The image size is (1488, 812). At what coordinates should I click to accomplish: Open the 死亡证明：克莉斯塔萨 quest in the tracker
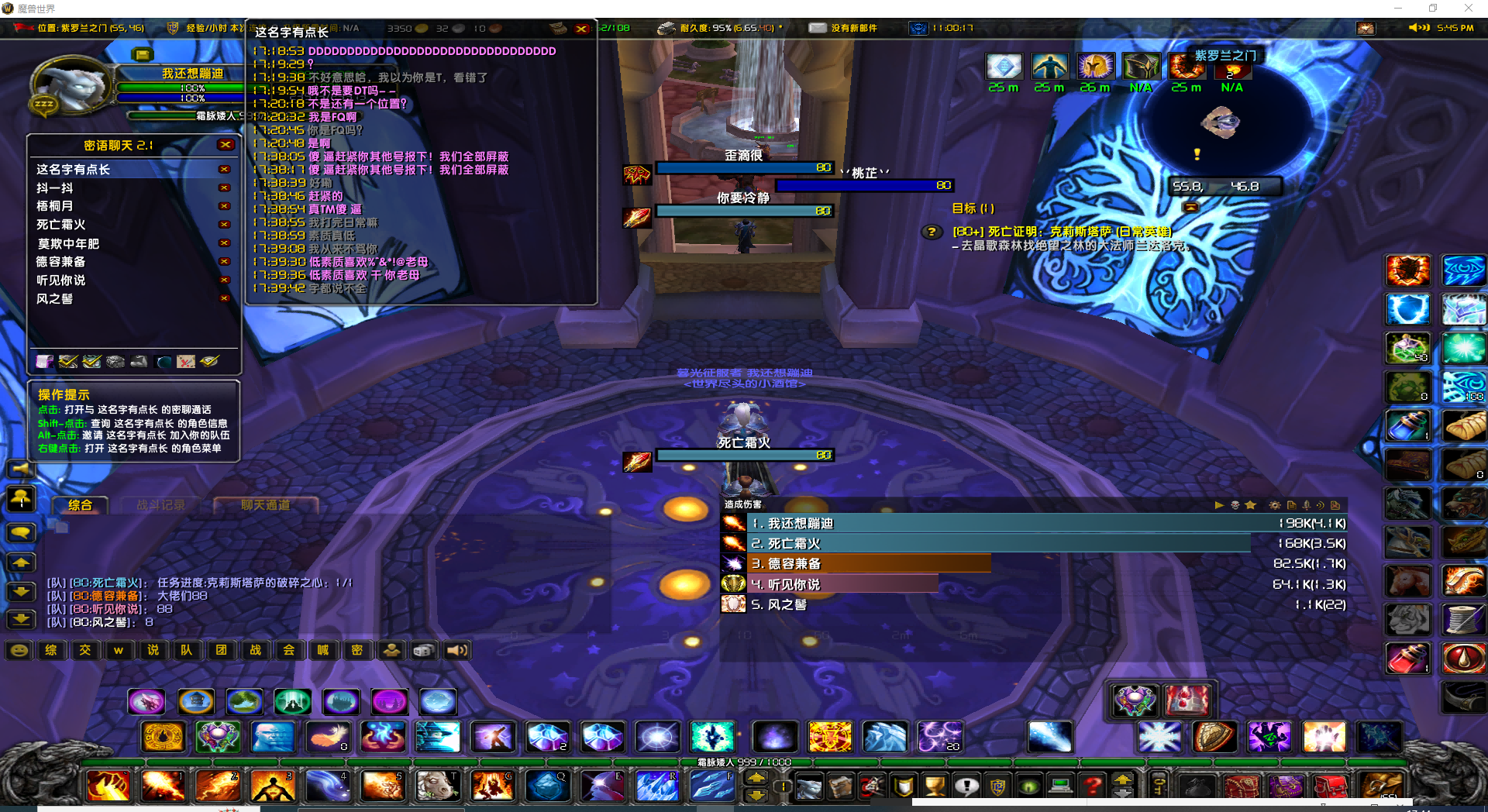(x=1062, y=232)
